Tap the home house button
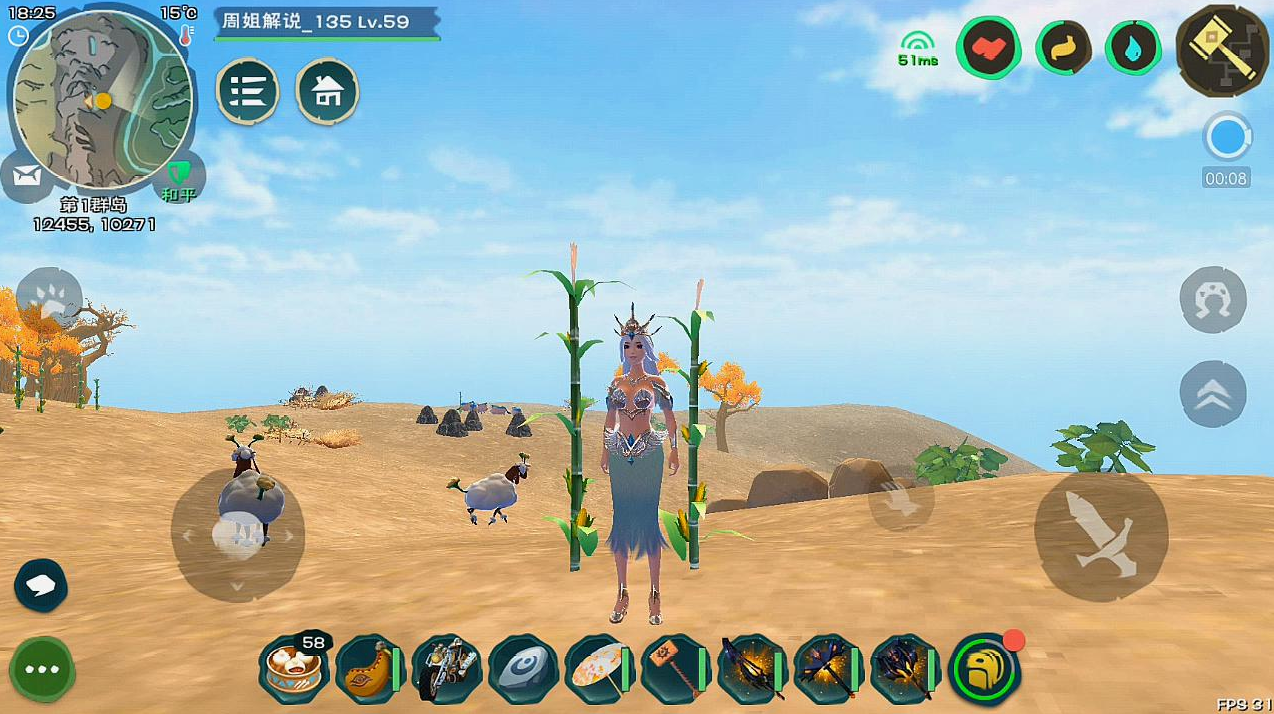Viewport: 1274px width, 714px height. pyautogui.click(x=327, y=91)
